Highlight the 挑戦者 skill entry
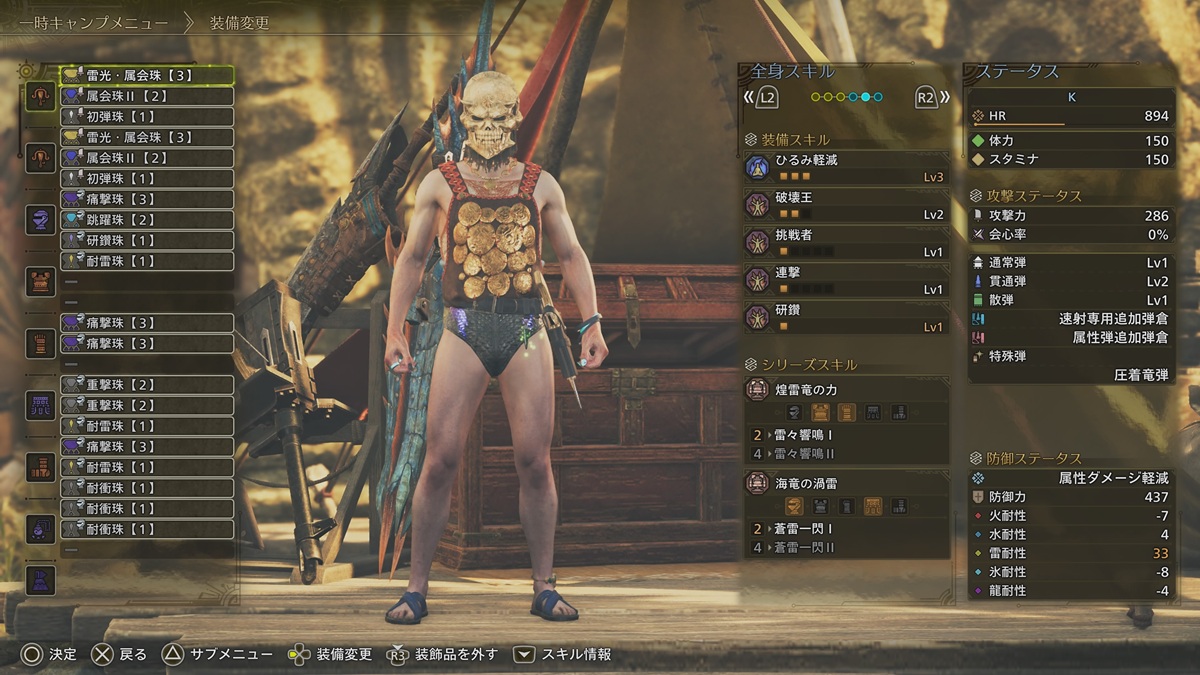Image resolution: width=1200 pixels, height=675 pixels. (x=846, y=242)
